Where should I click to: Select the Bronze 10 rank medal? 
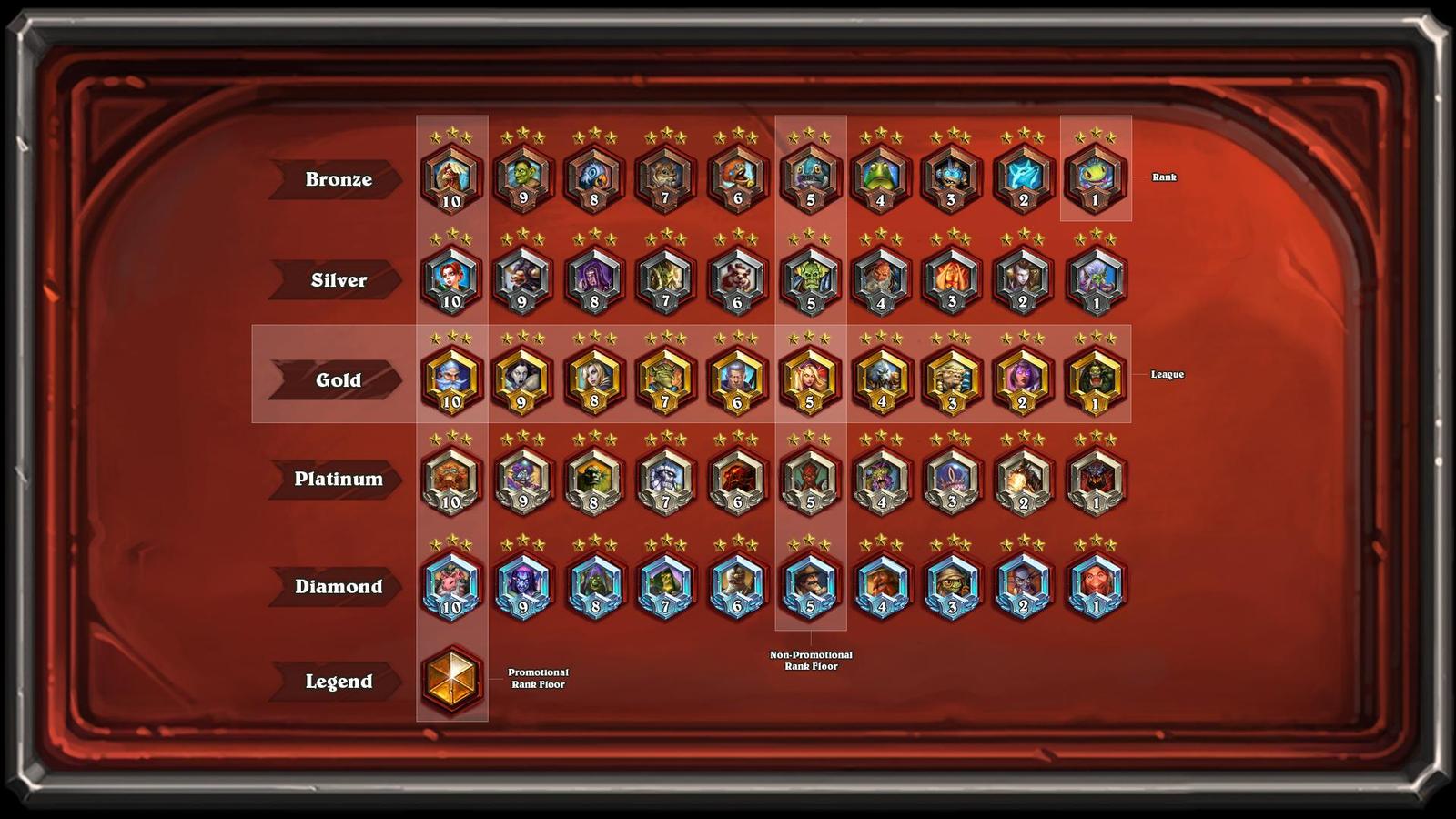pyautogui.click(x=452, y=179)
